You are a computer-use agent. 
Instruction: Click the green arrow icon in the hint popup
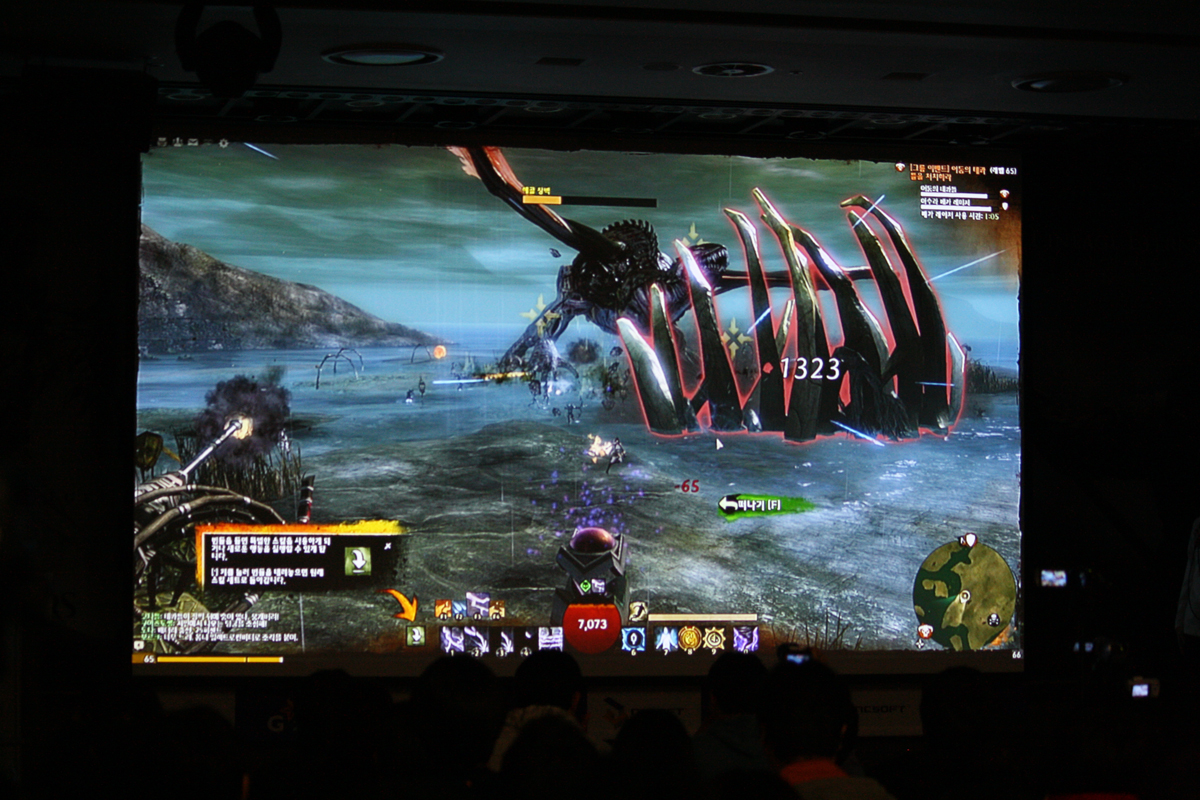coord(357,560)
